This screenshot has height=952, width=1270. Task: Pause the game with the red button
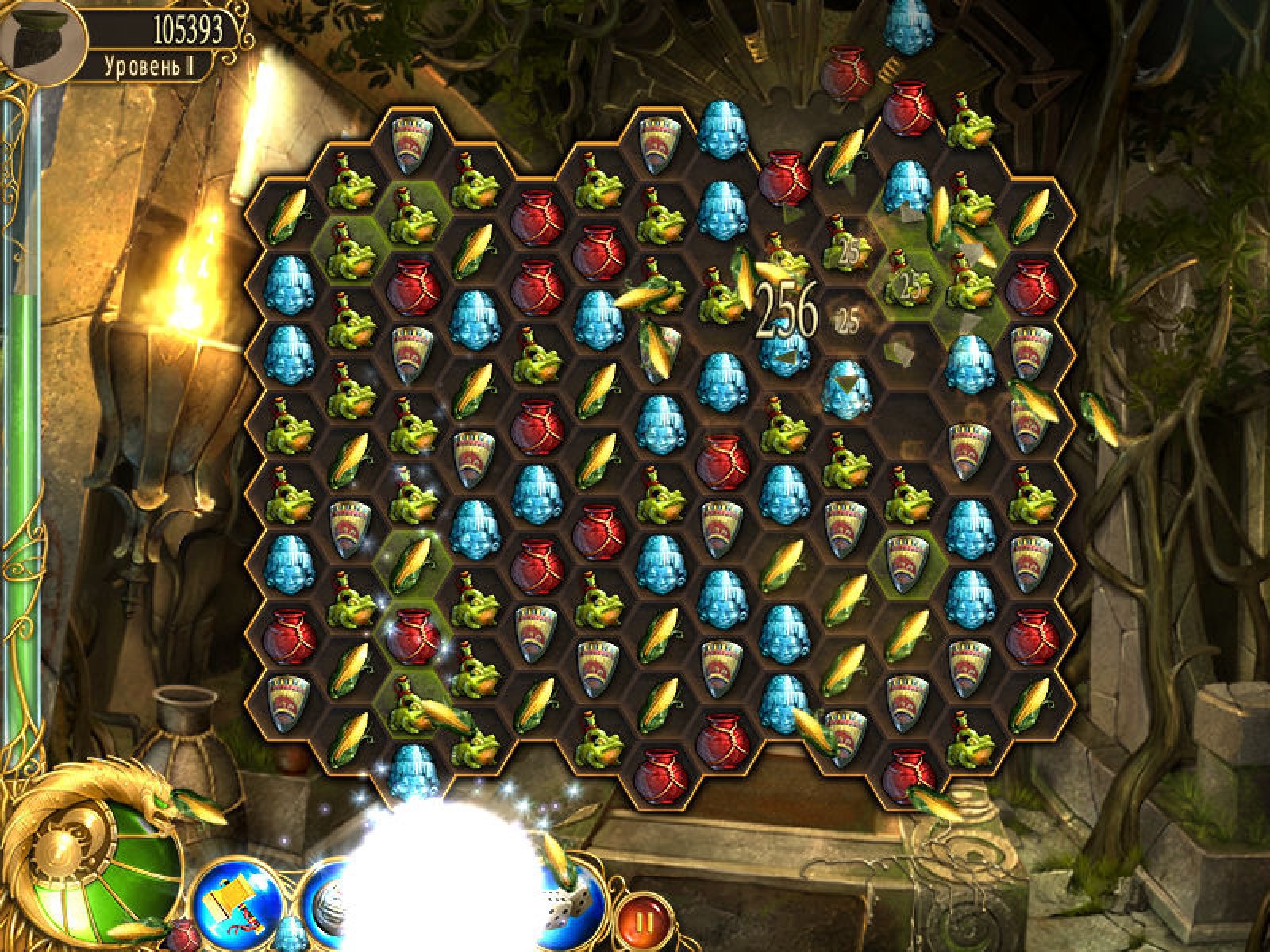(x=644, y=922)
